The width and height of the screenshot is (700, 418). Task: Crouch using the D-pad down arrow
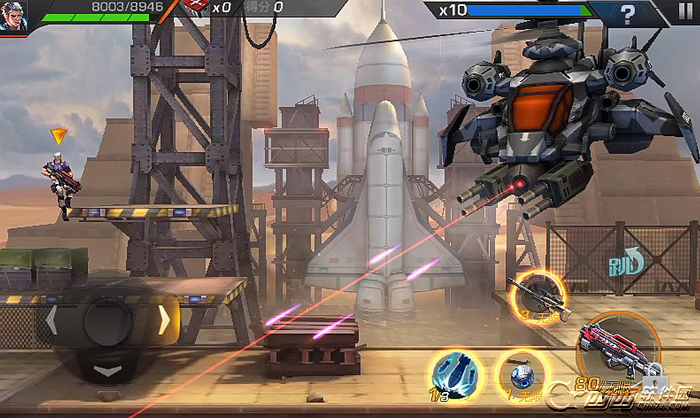(108, 371)
